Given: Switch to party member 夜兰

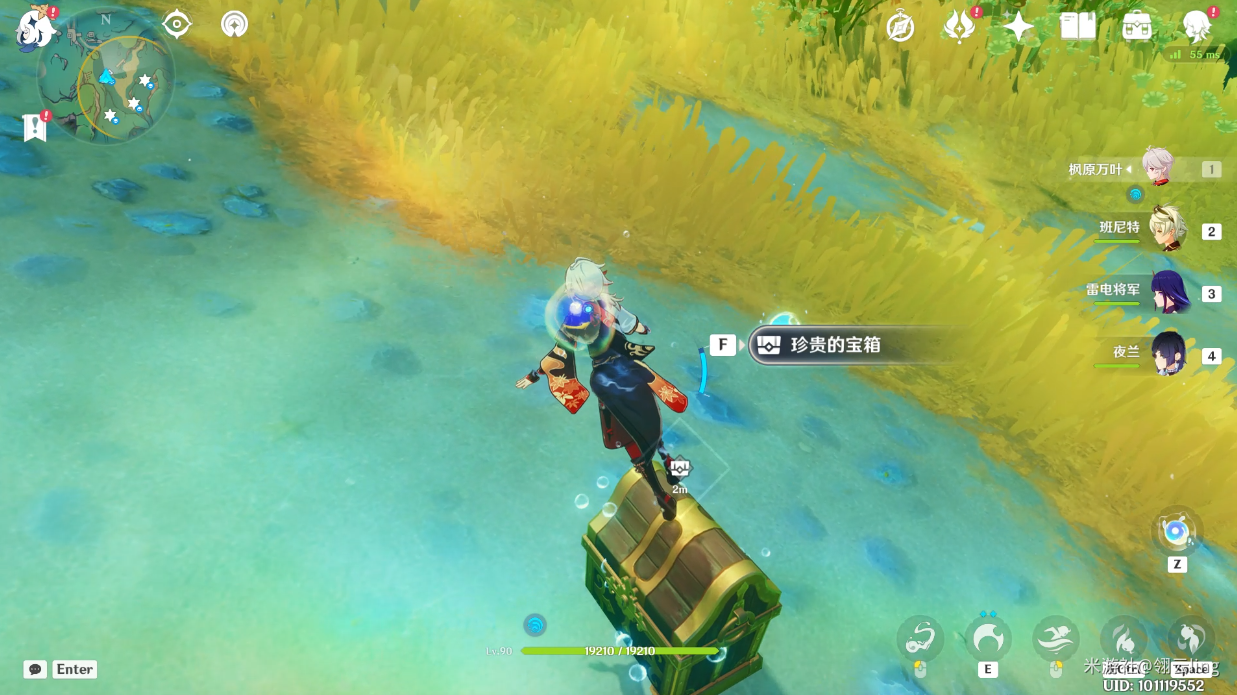Looking at the screenshot, I should click(x=1167, y=354).
